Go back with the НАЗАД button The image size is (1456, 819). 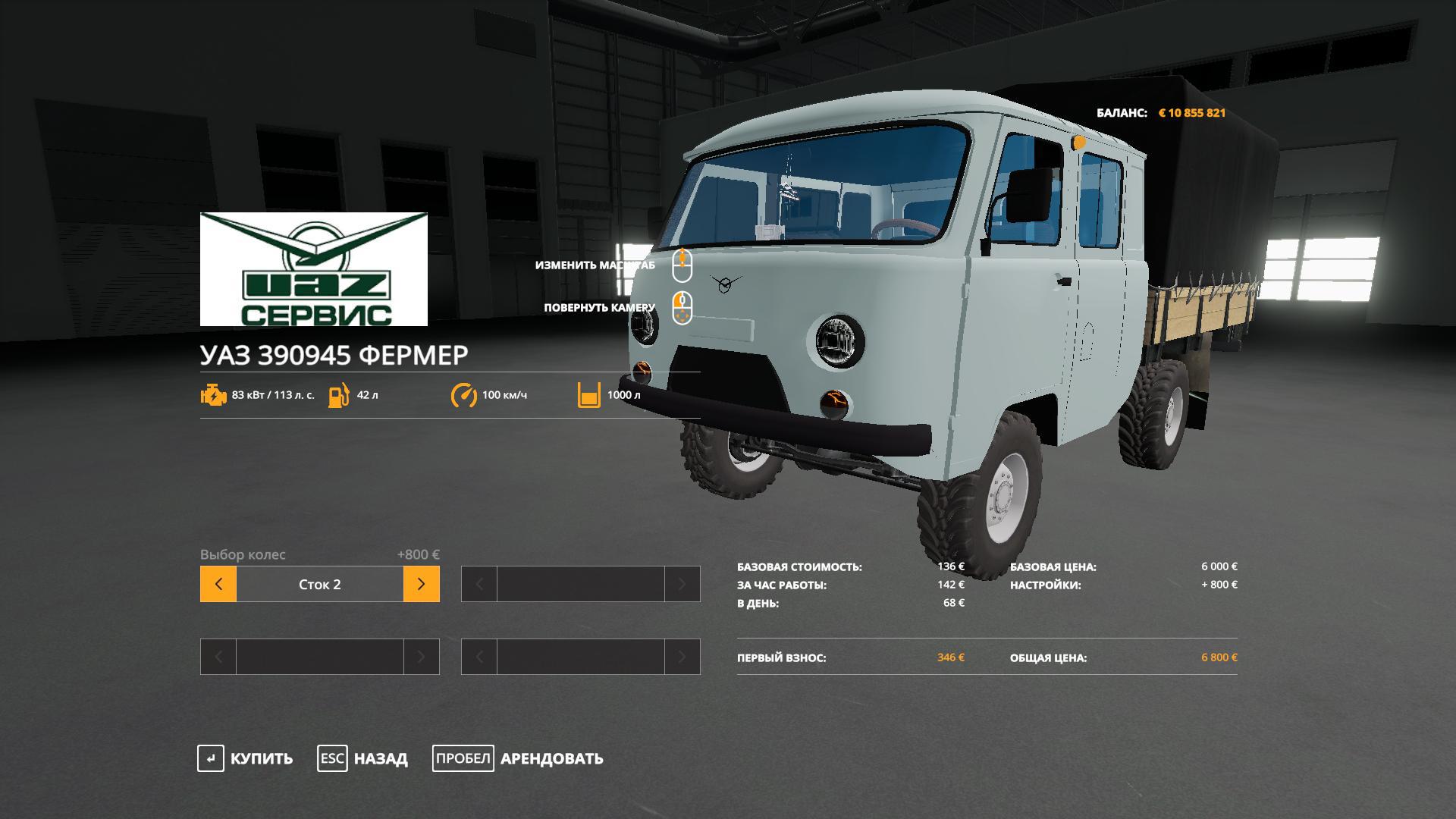(362, 758)
